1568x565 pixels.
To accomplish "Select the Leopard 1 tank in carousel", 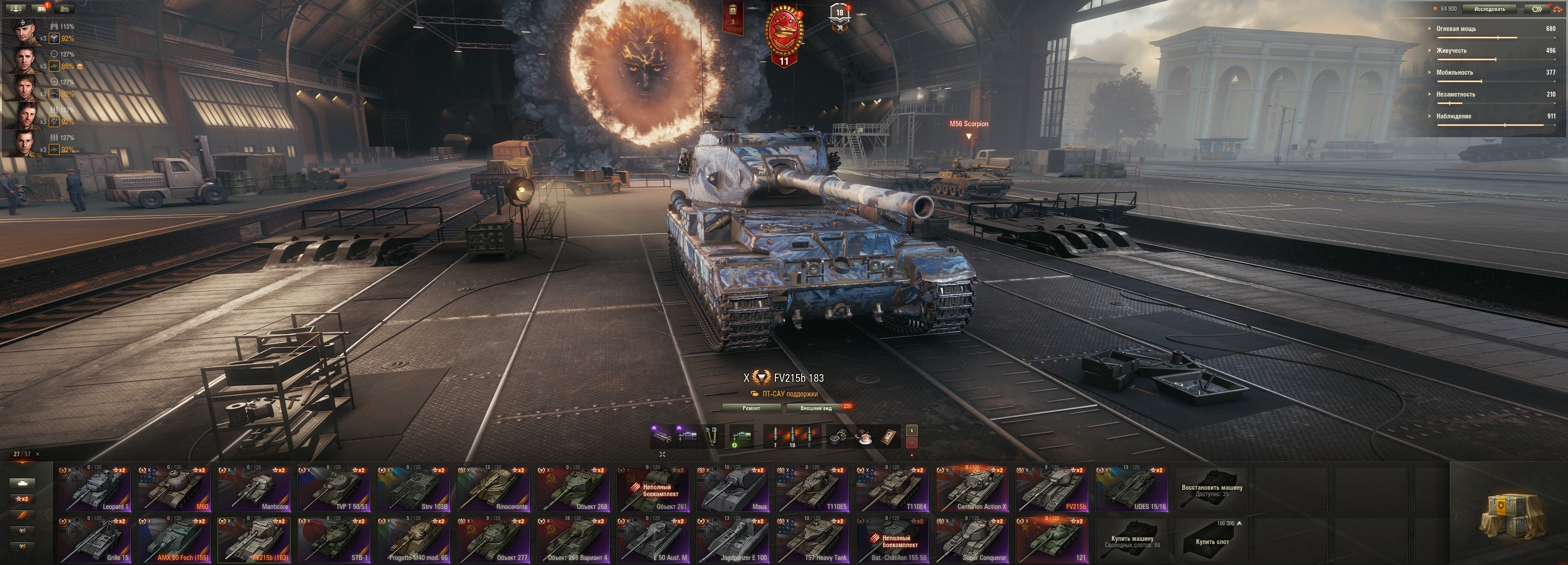I will (94, 489).
